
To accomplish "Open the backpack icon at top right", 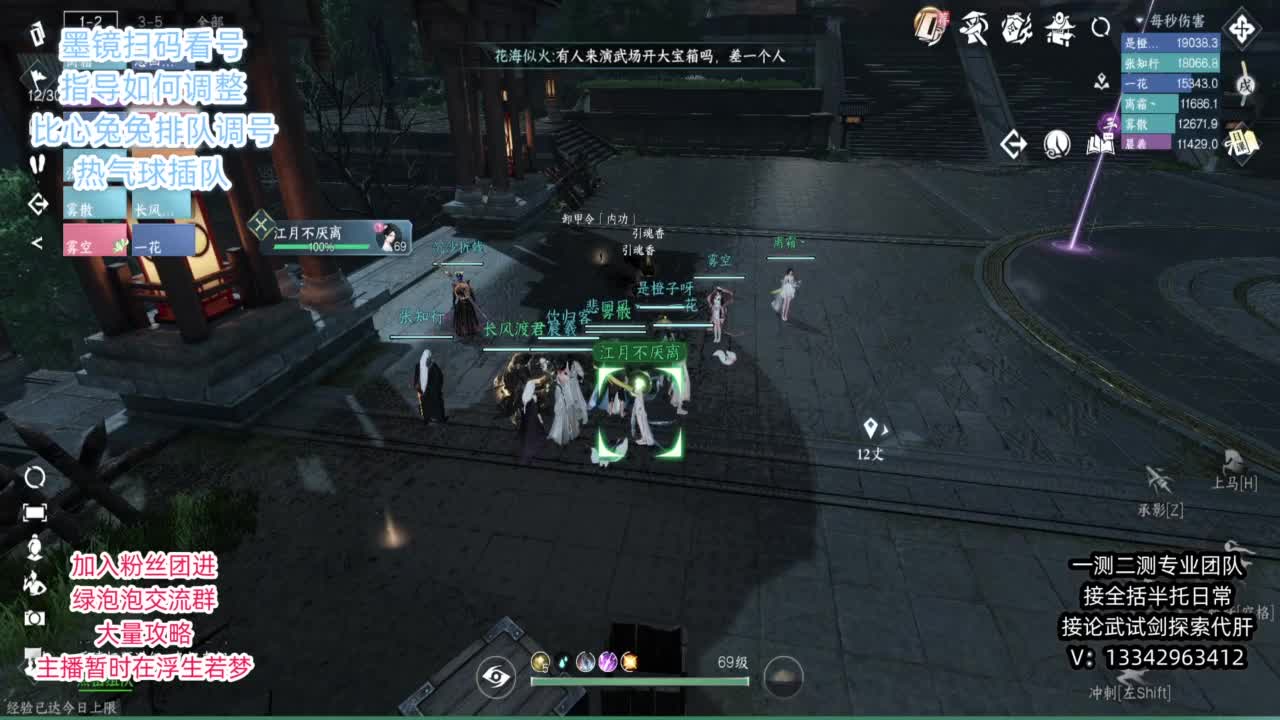I will coord(930,27).
